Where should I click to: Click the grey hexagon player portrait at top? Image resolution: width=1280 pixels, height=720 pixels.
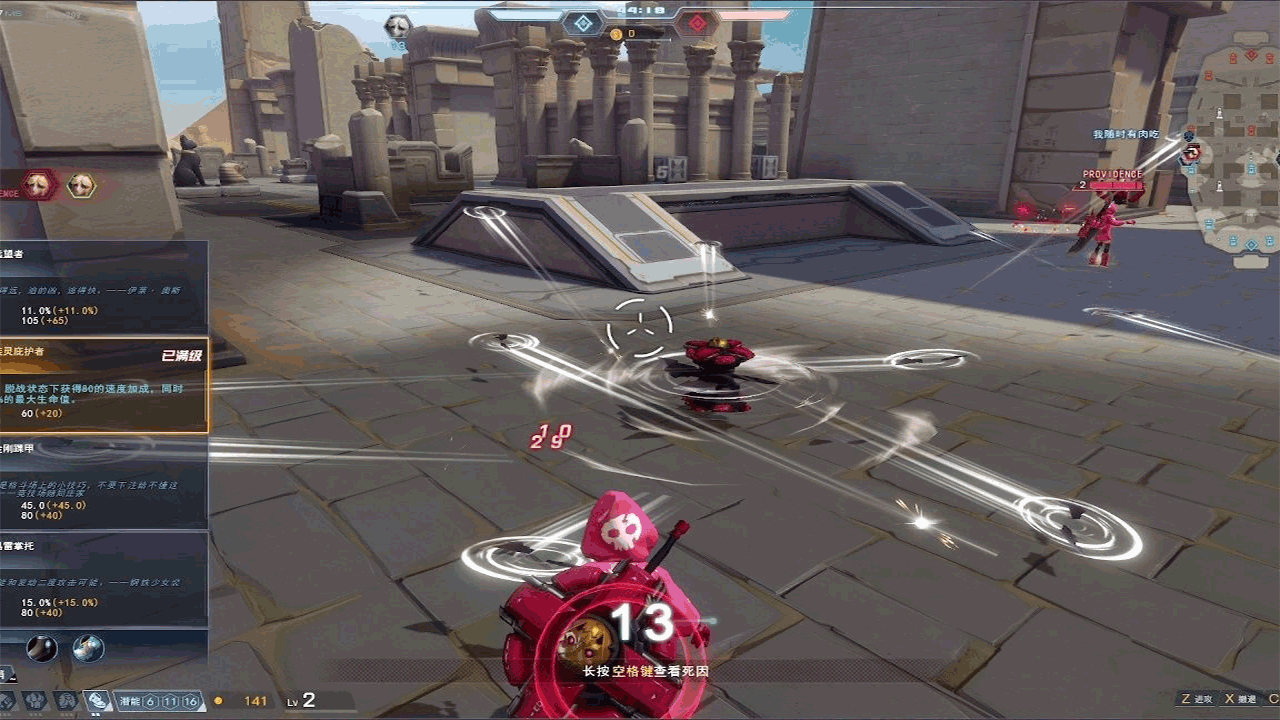(x=398, y=27)
